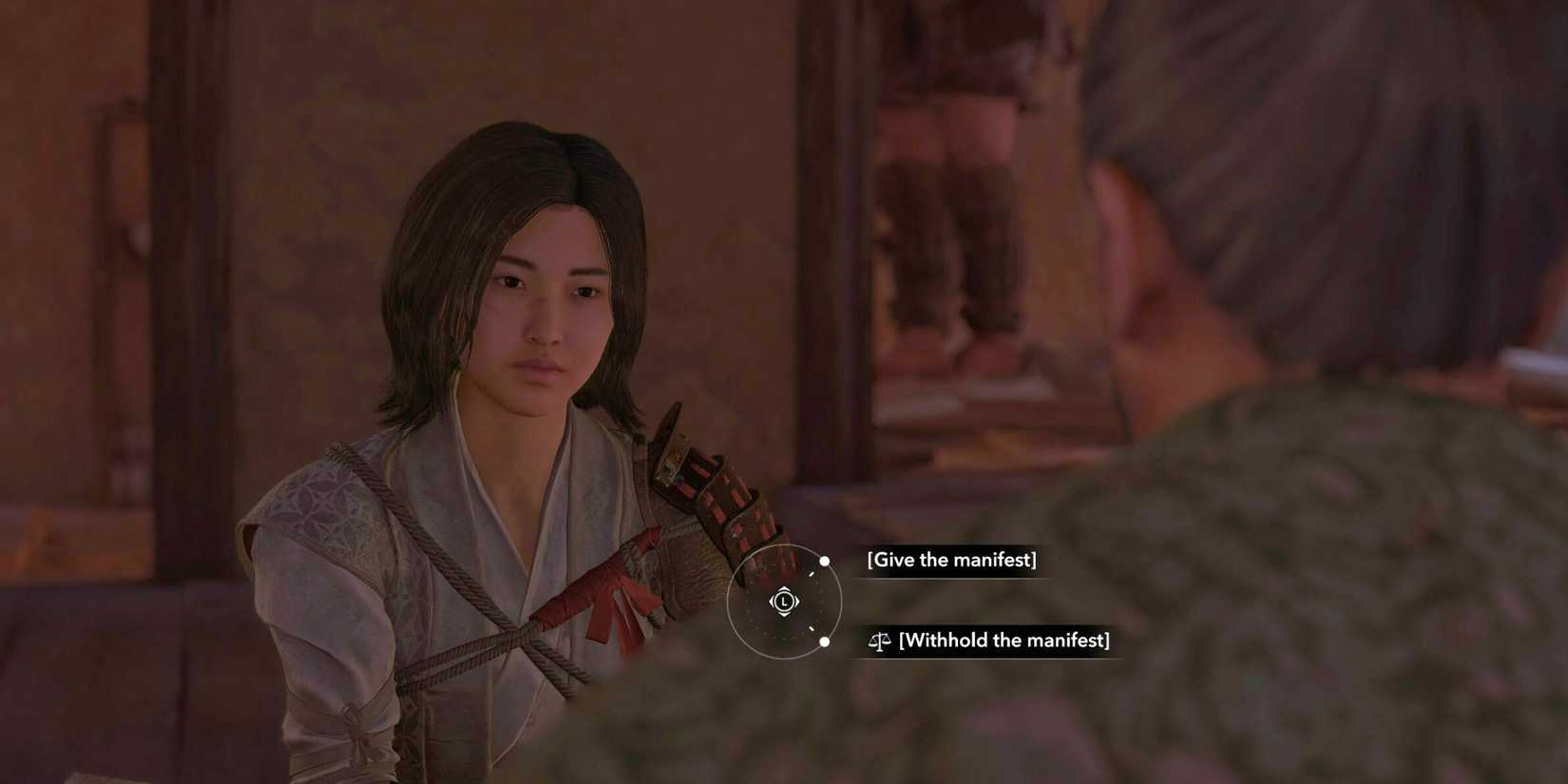Click the down directional arrow below the L icon

pyautogui.click(x=784, y=615)
